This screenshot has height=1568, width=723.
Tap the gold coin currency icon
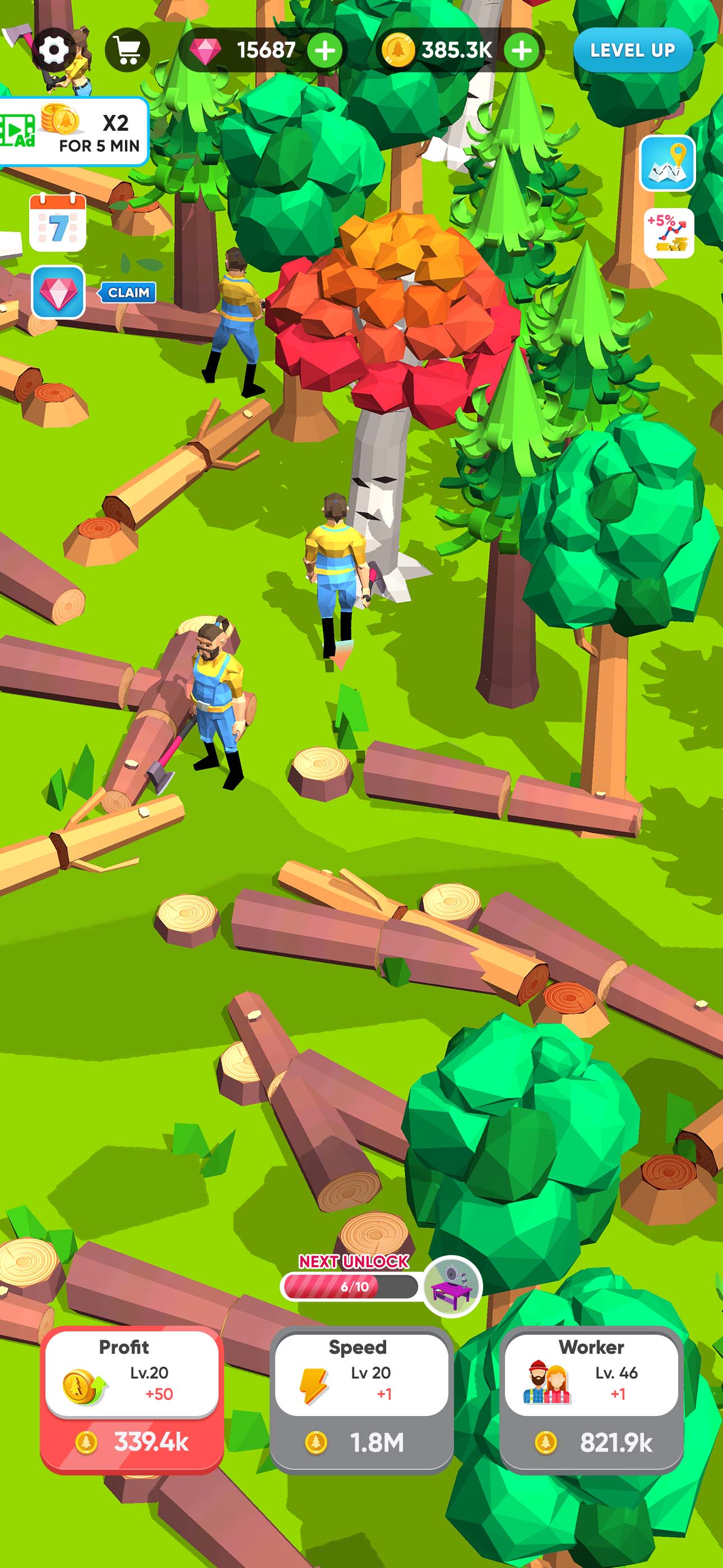coord(398,50)
